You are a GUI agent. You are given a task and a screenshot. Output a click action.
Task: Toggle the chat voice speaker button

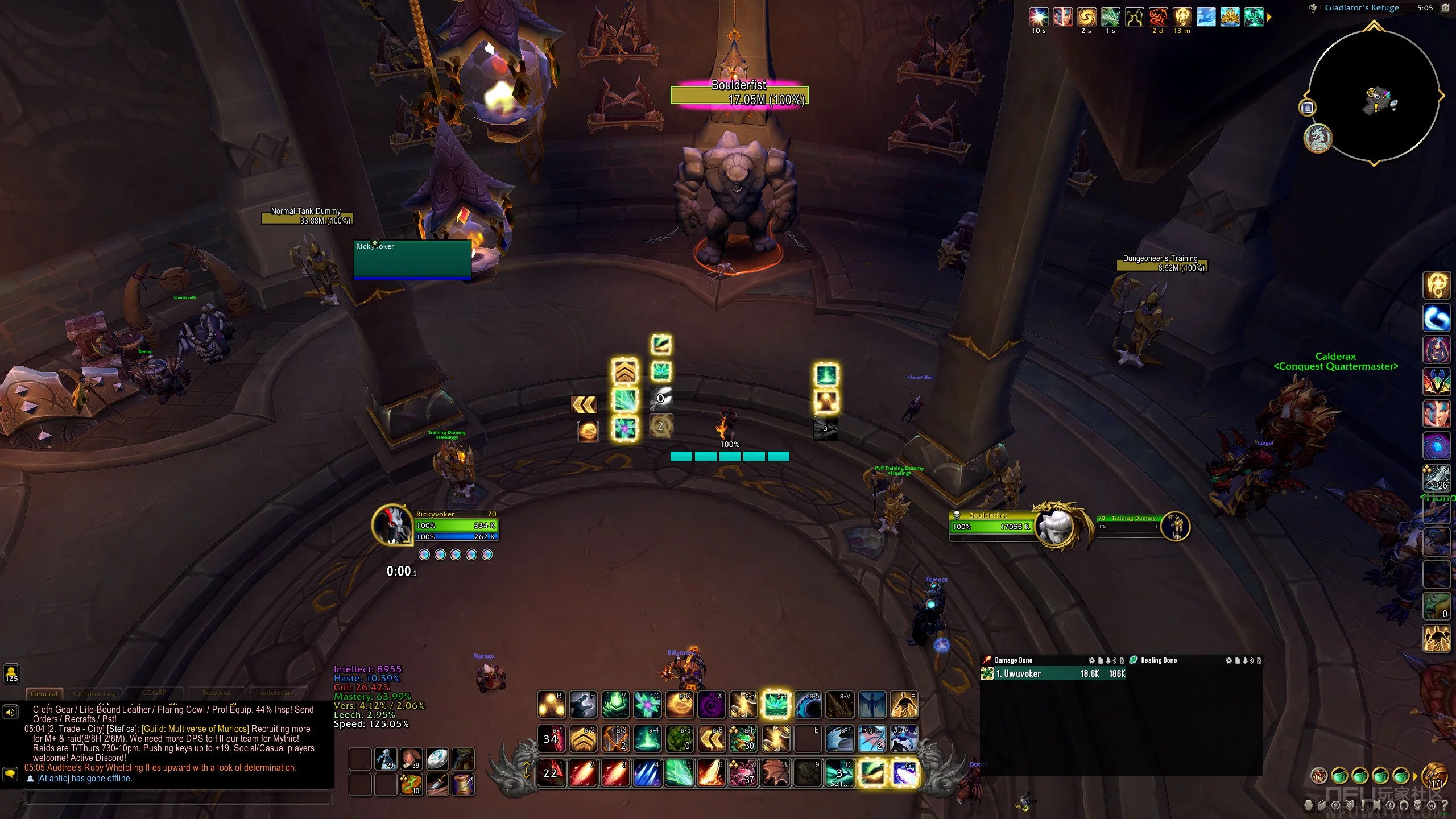[10, 712]
